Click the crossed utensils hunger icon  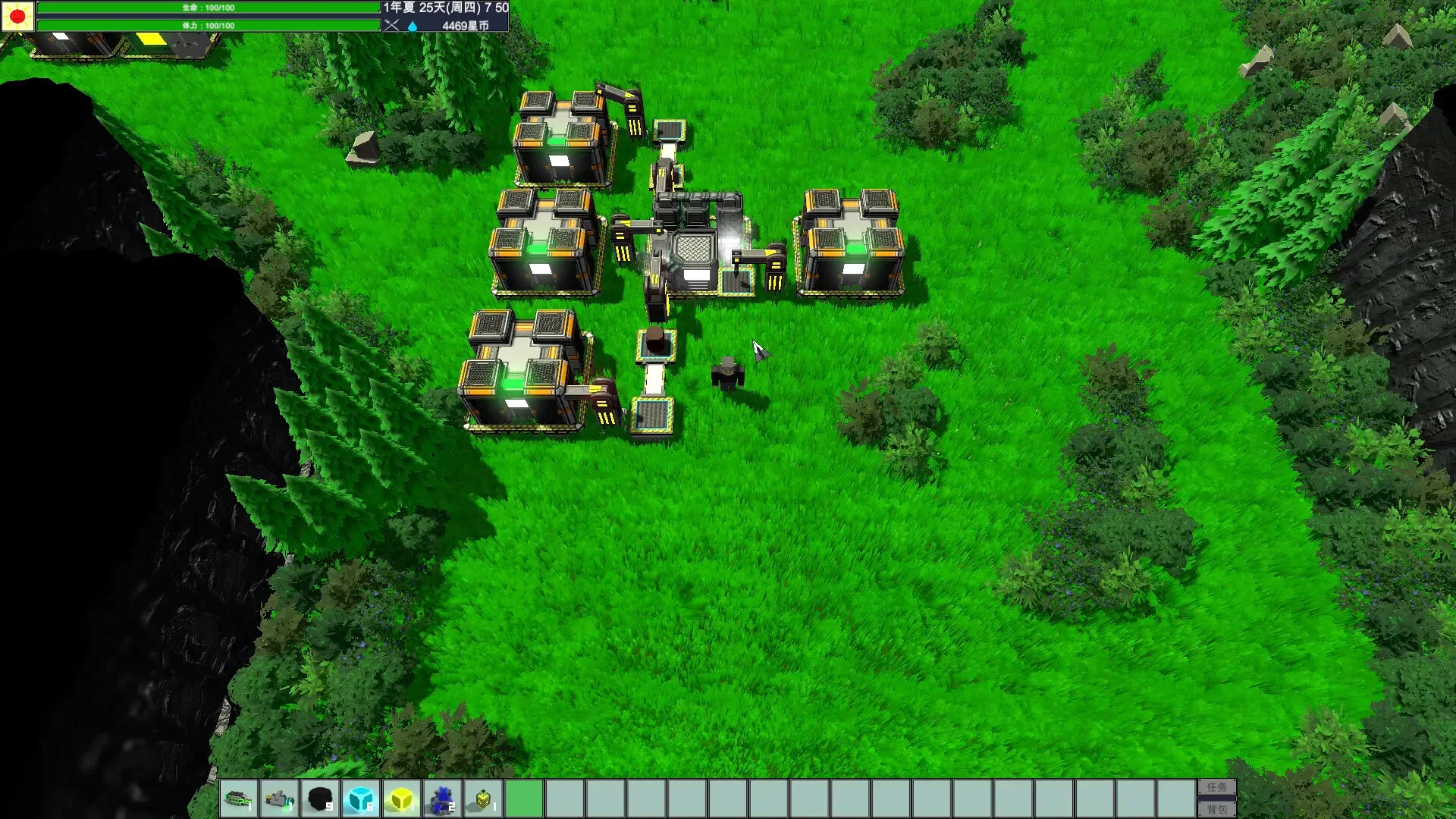coord(391,24)
